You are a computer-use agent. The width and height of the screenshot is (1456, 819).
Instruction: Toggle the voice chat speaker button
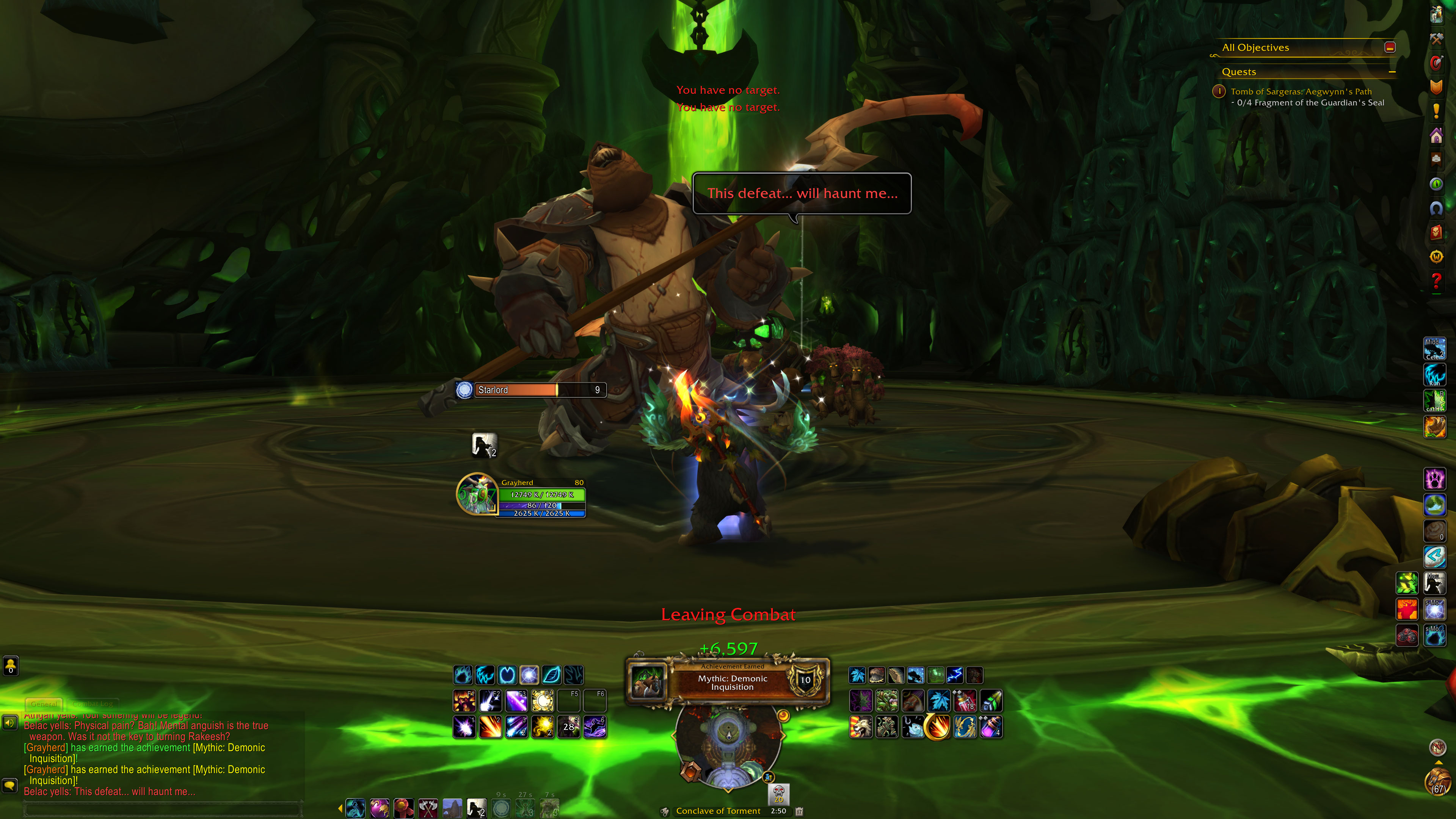[9, 722]
